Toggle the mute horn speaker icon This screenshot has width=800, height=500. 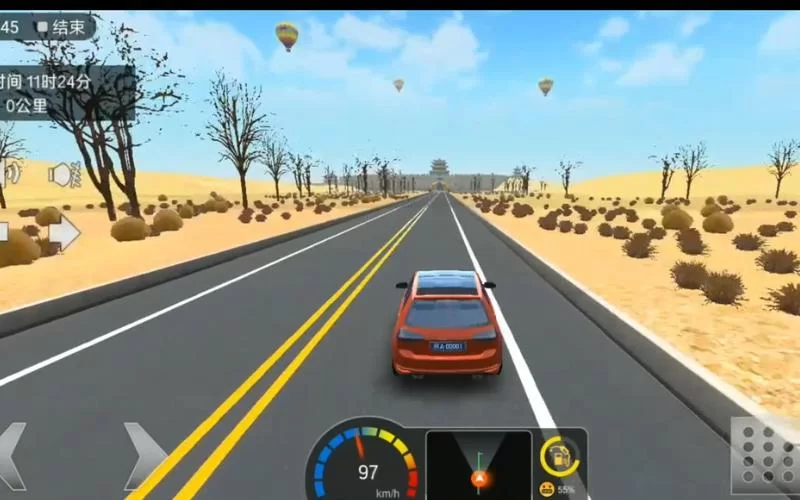64,175
